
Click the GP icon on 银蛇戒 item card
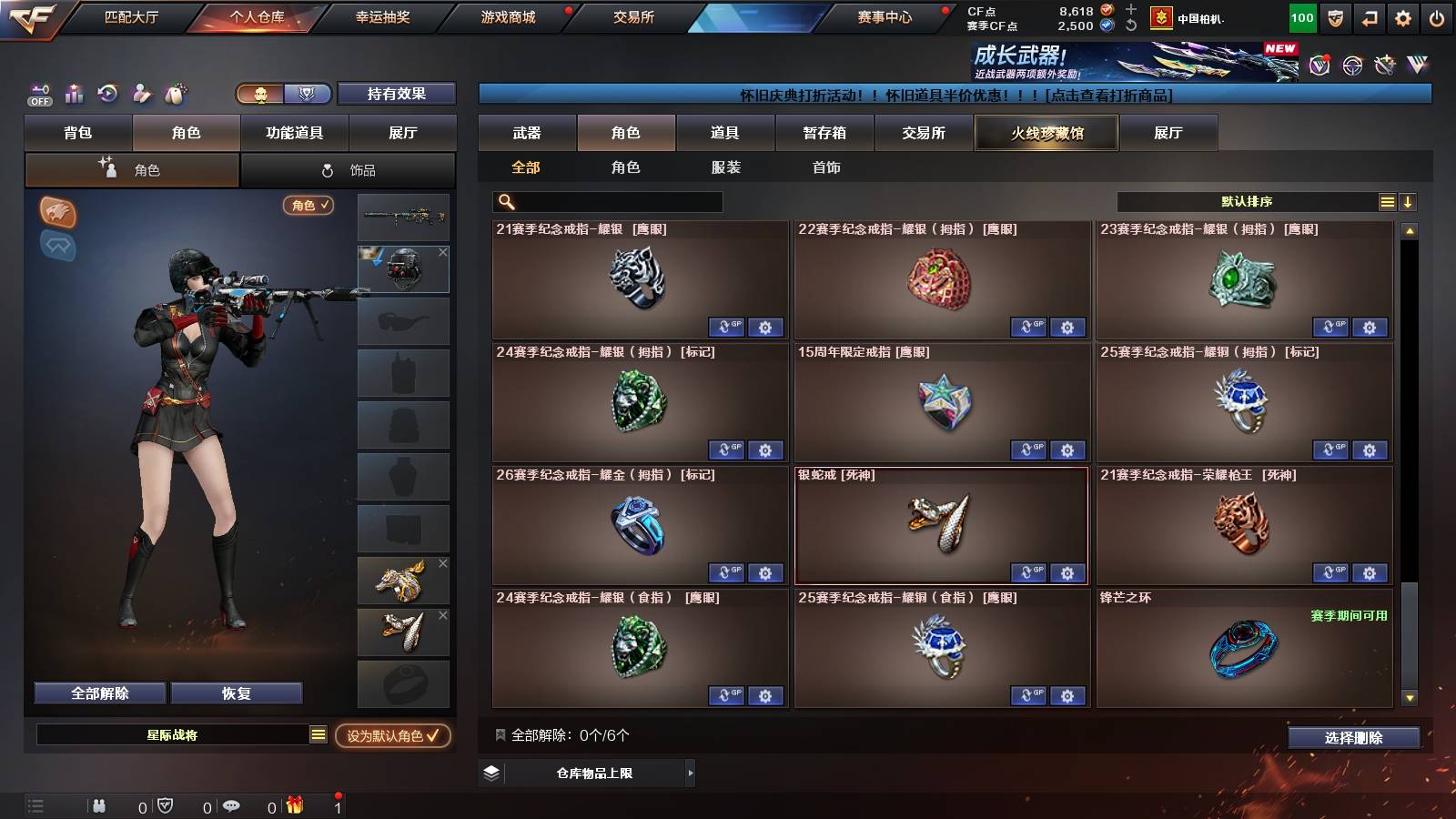pyautogui.click(x=1030, y=573)
